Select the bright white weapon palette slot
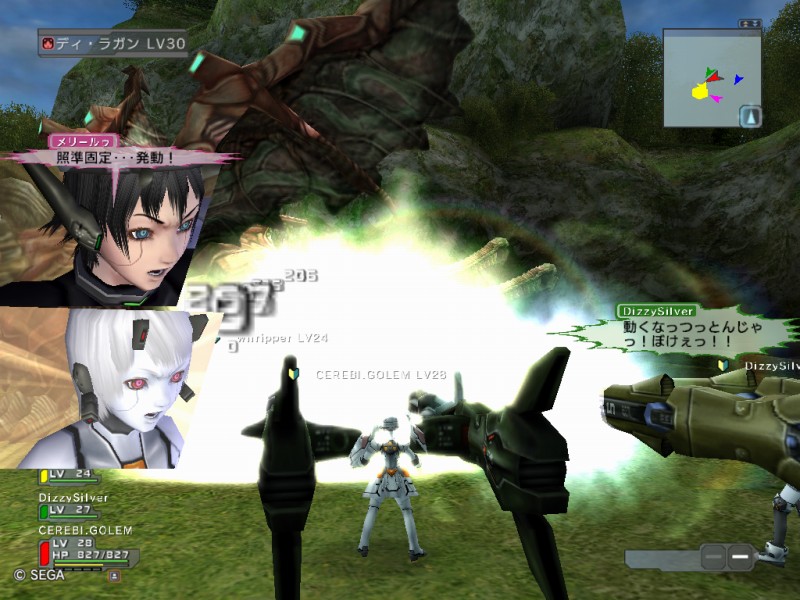The width and height of the screenshot is (800, 600). coord(739,555)
